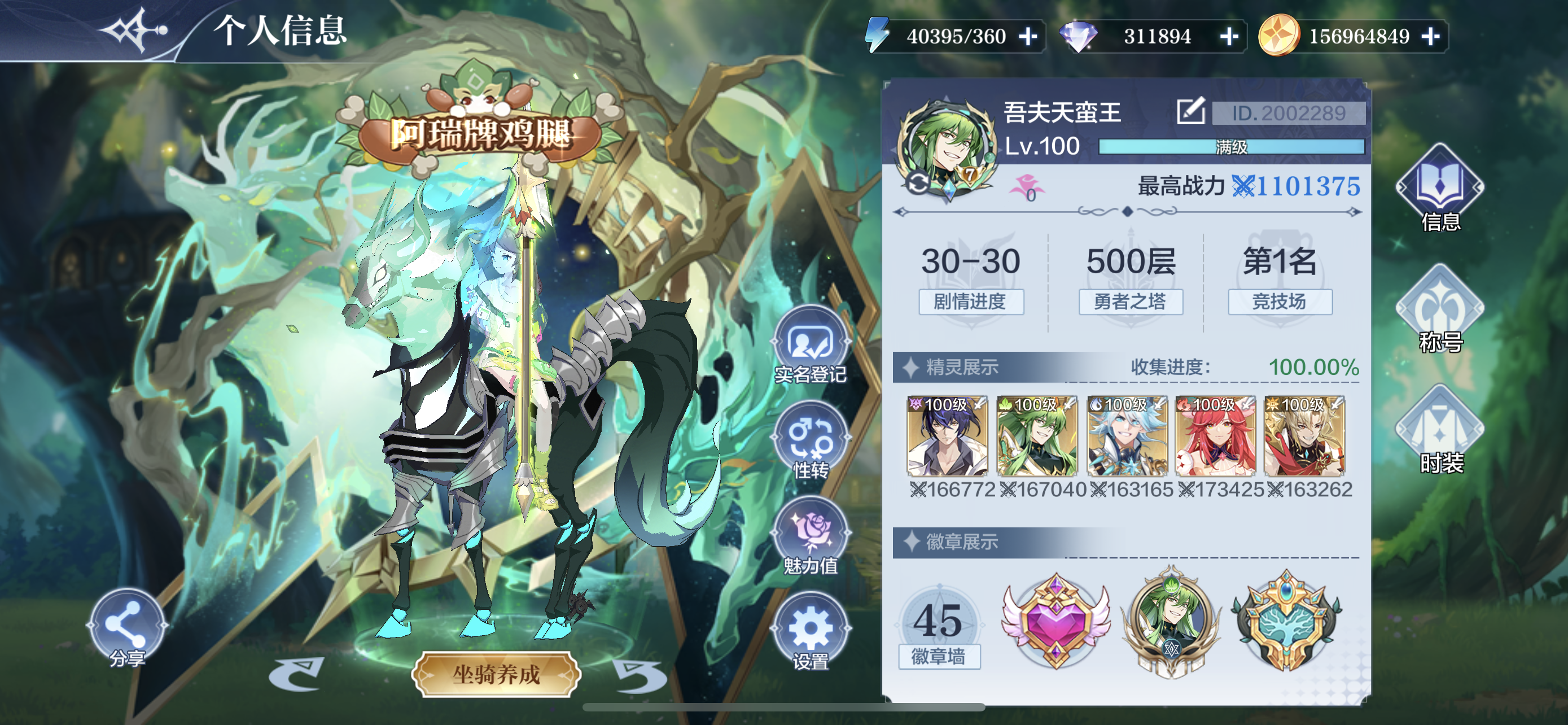Image resolution: width=1568 pixels, height=725 pixels.
Task: Switch avatar using the swap arrows icon
Action: [917, 182]
